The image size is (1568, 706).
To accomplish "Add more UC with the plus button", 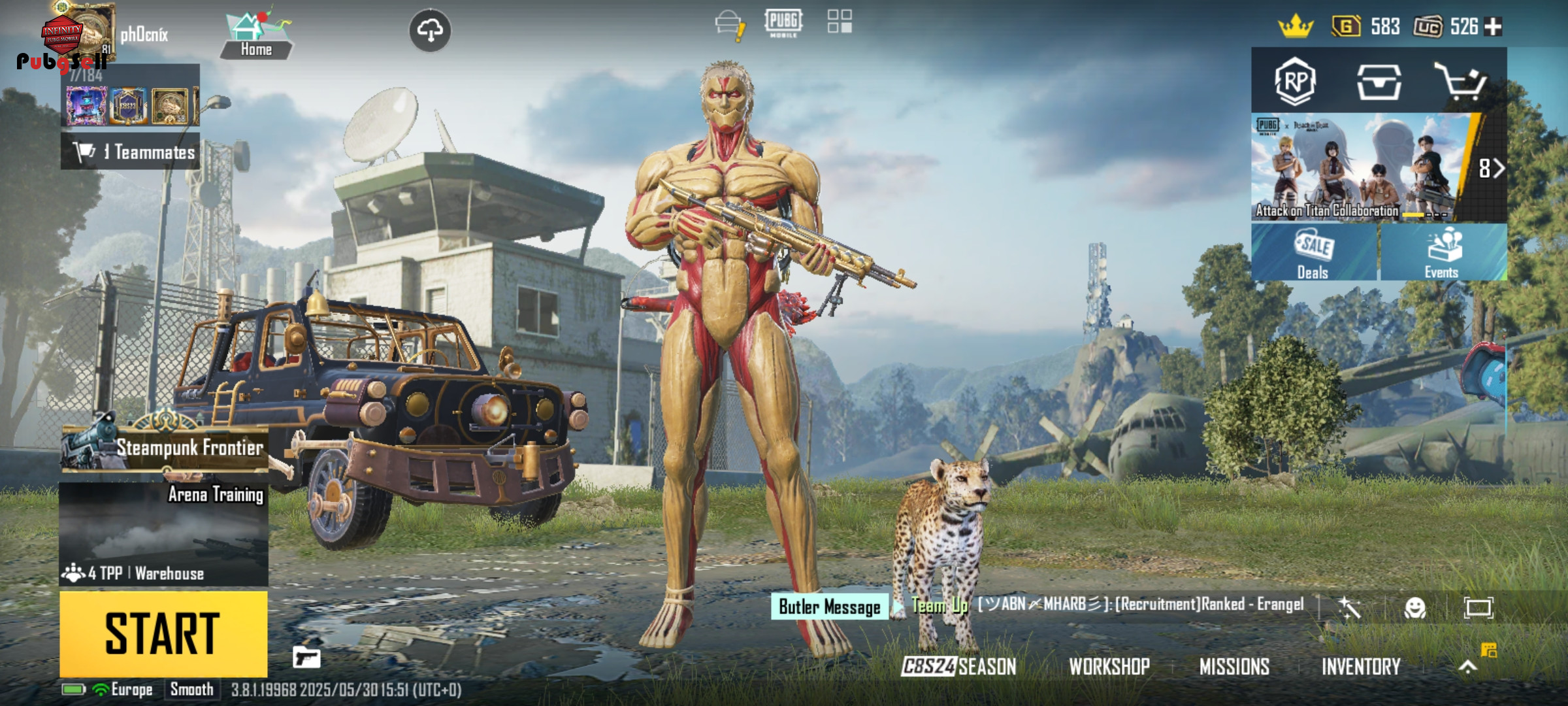I will [1494, 27].
